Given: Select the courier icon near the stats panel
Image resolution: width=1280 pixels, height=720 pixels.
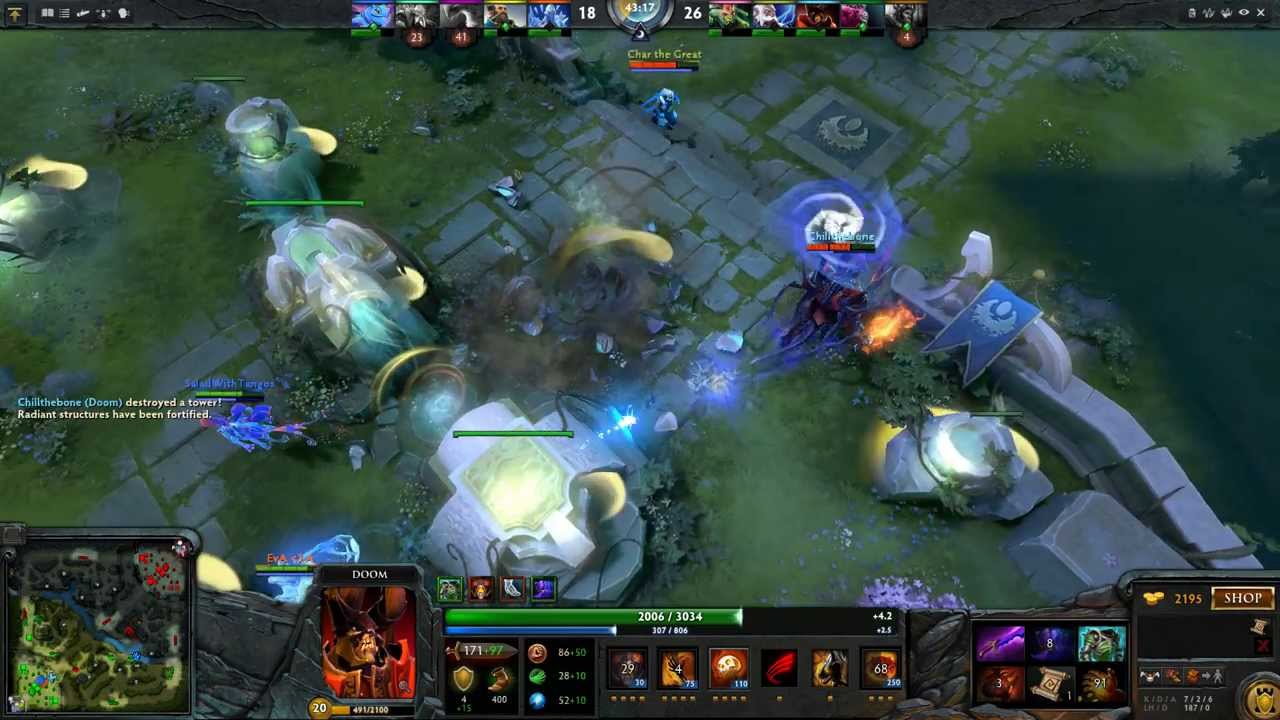Looking at the screenshot, I should [x=1151, y=677].
